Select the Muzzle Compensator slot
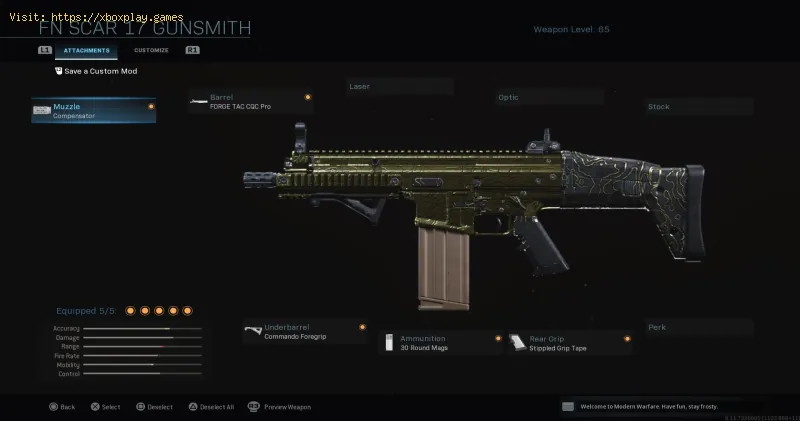 click(93, 110)
